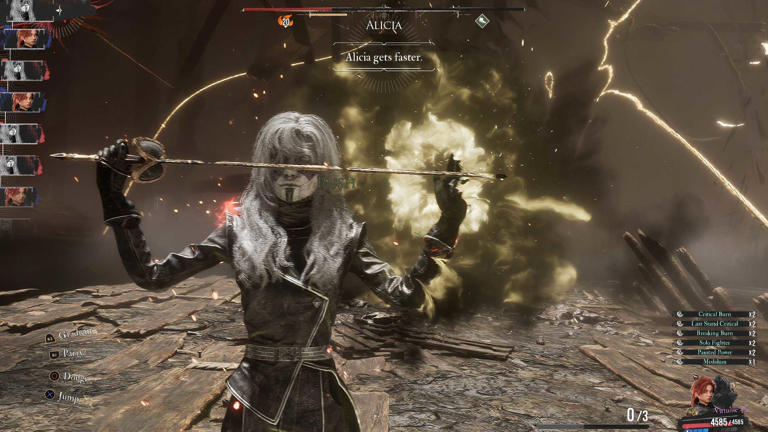This screenshot has height=432, width=768.
Task: Click the shield icon showing 20
Action: point(286,21)
